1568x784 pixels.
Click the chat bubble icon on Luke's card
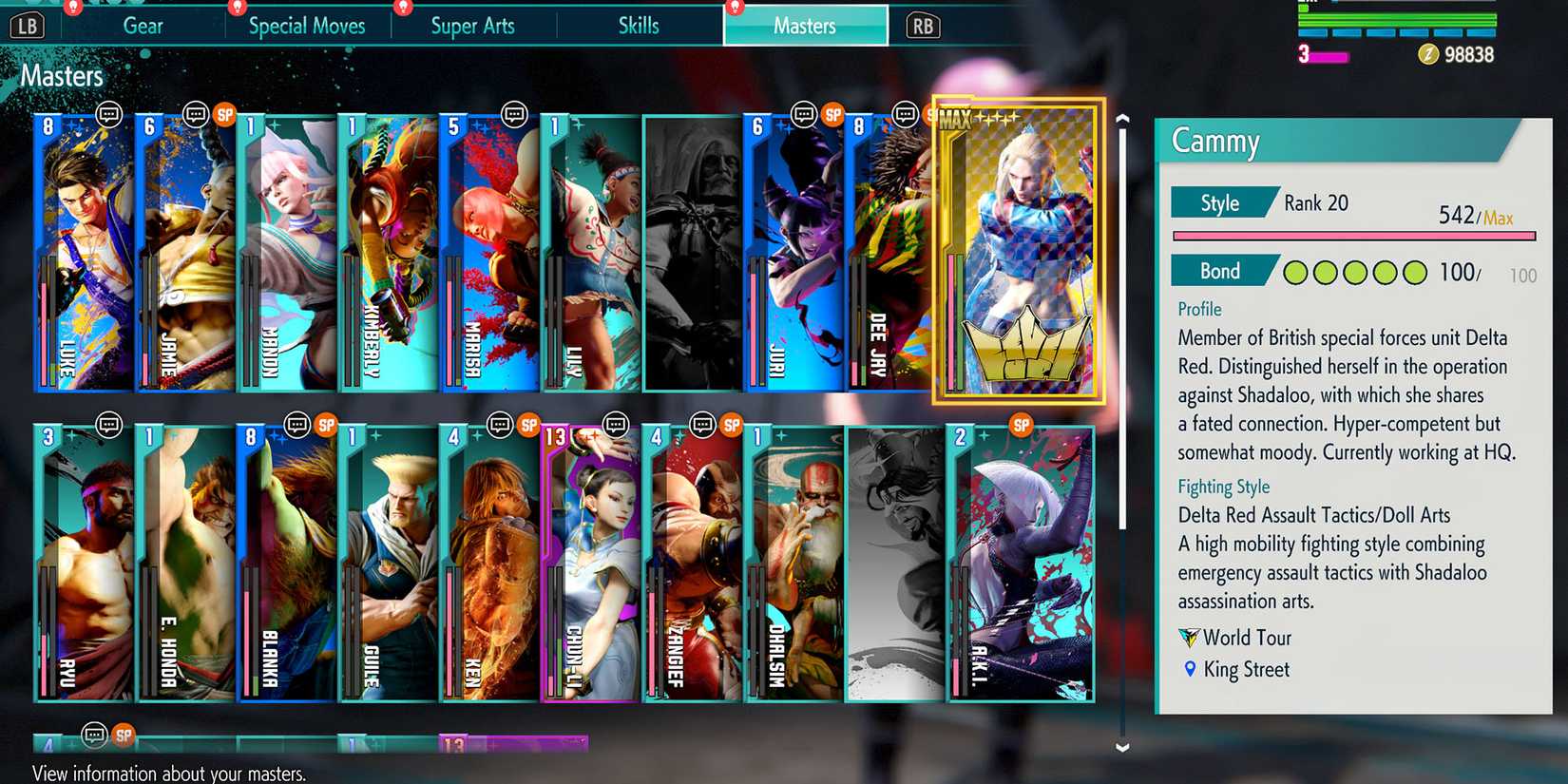[x=111, y=114]
